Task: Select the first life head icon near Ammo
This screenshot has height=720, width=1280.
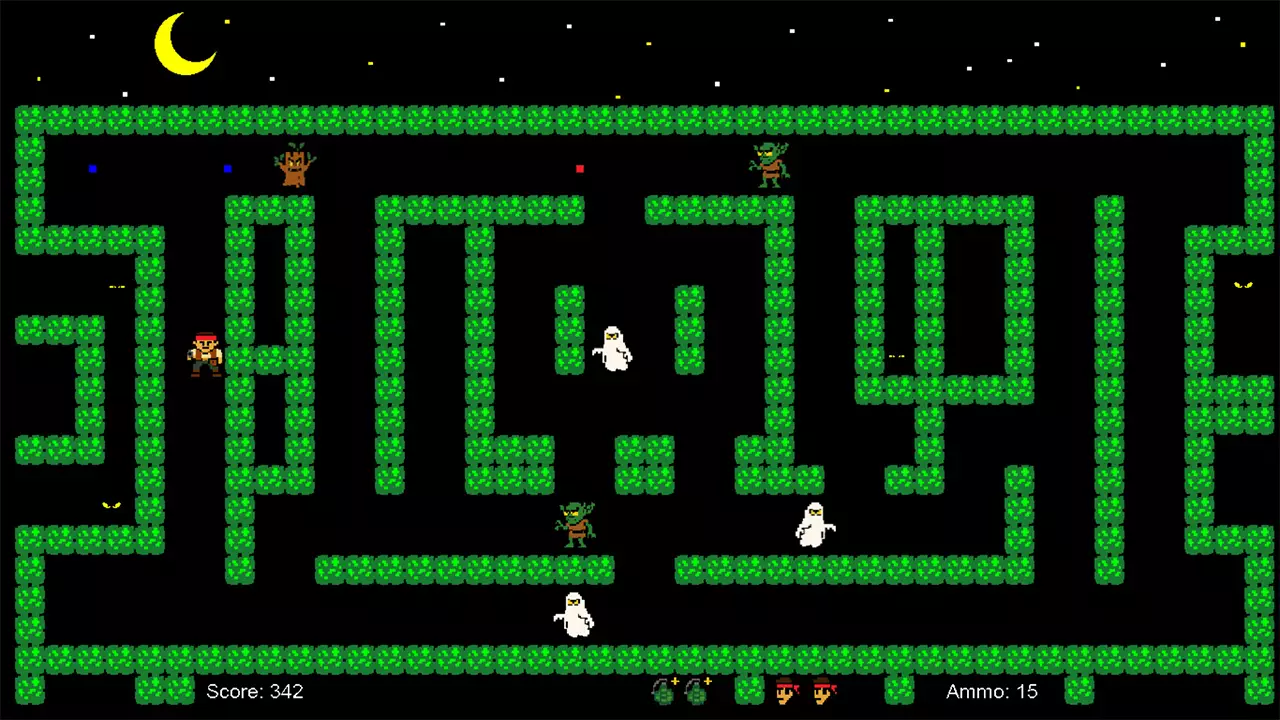Action: [786, 692]
